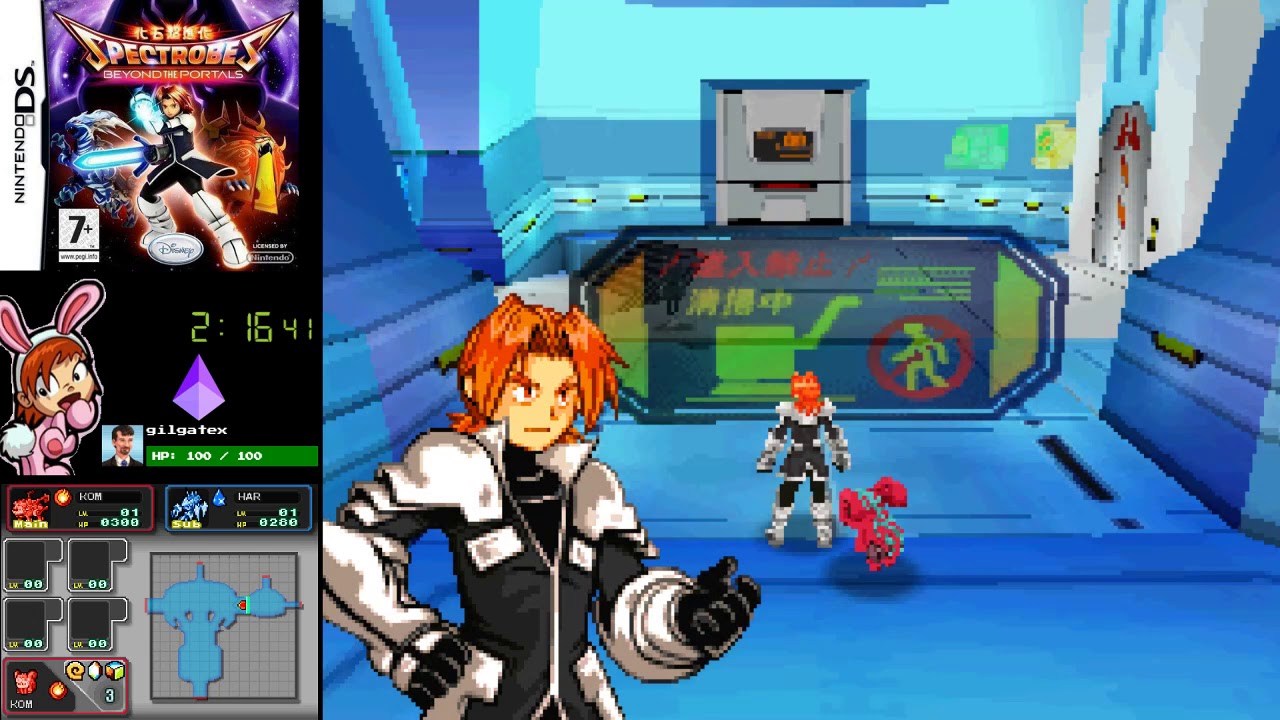Click the green HP 100/100 bar

click(230, 456)
